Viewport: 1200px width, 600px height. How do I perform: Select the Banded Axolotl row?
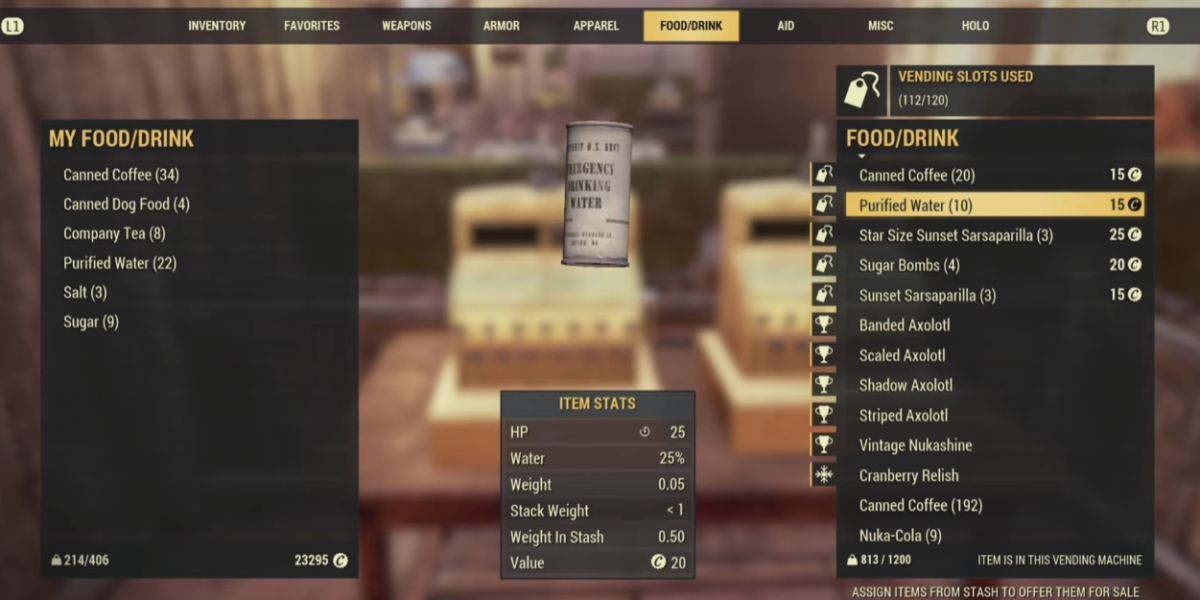coord(904,325)
